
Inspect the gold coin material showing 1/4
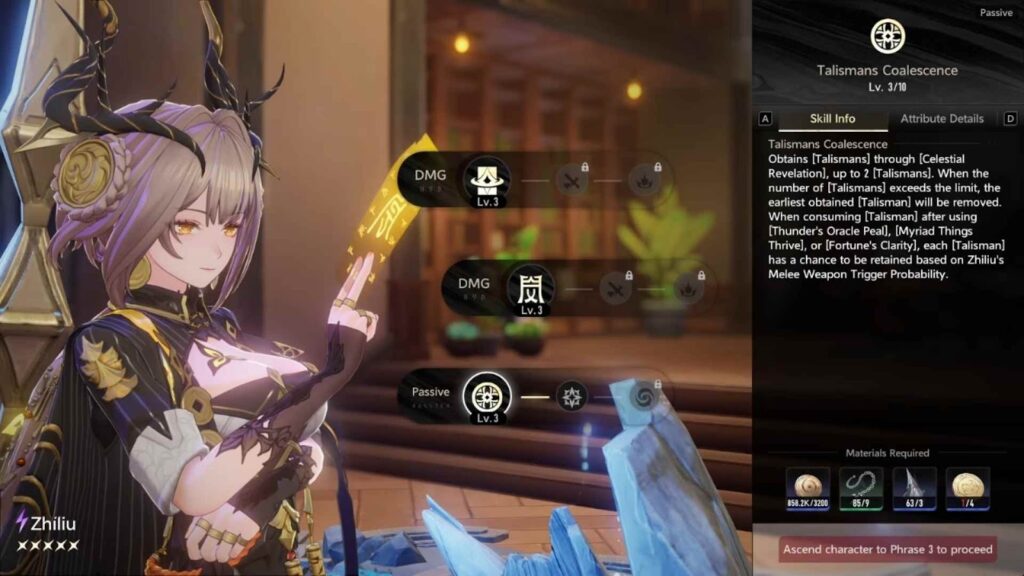pyautogui.click(x=967, y=489)
